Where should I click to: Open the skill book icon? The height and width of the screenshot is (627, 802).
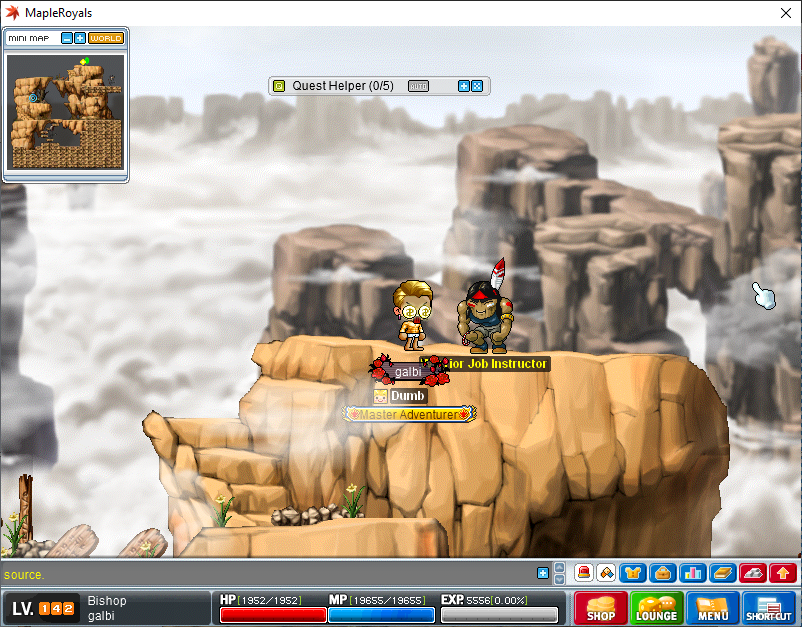tap(722, 573)
